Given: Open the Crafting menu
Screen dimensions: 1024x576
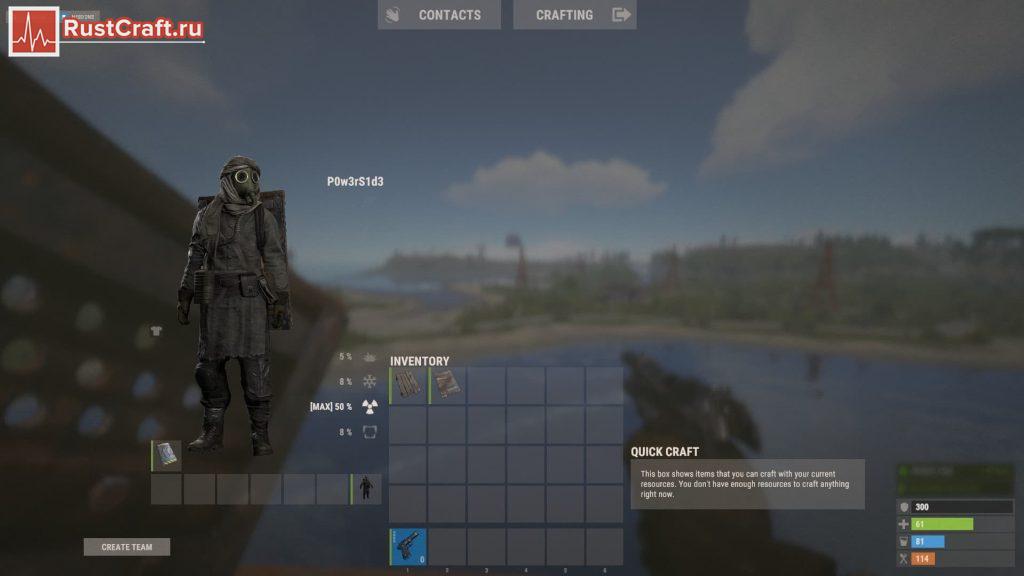Looking at the screenshot, I should click(x=574, y=15).
